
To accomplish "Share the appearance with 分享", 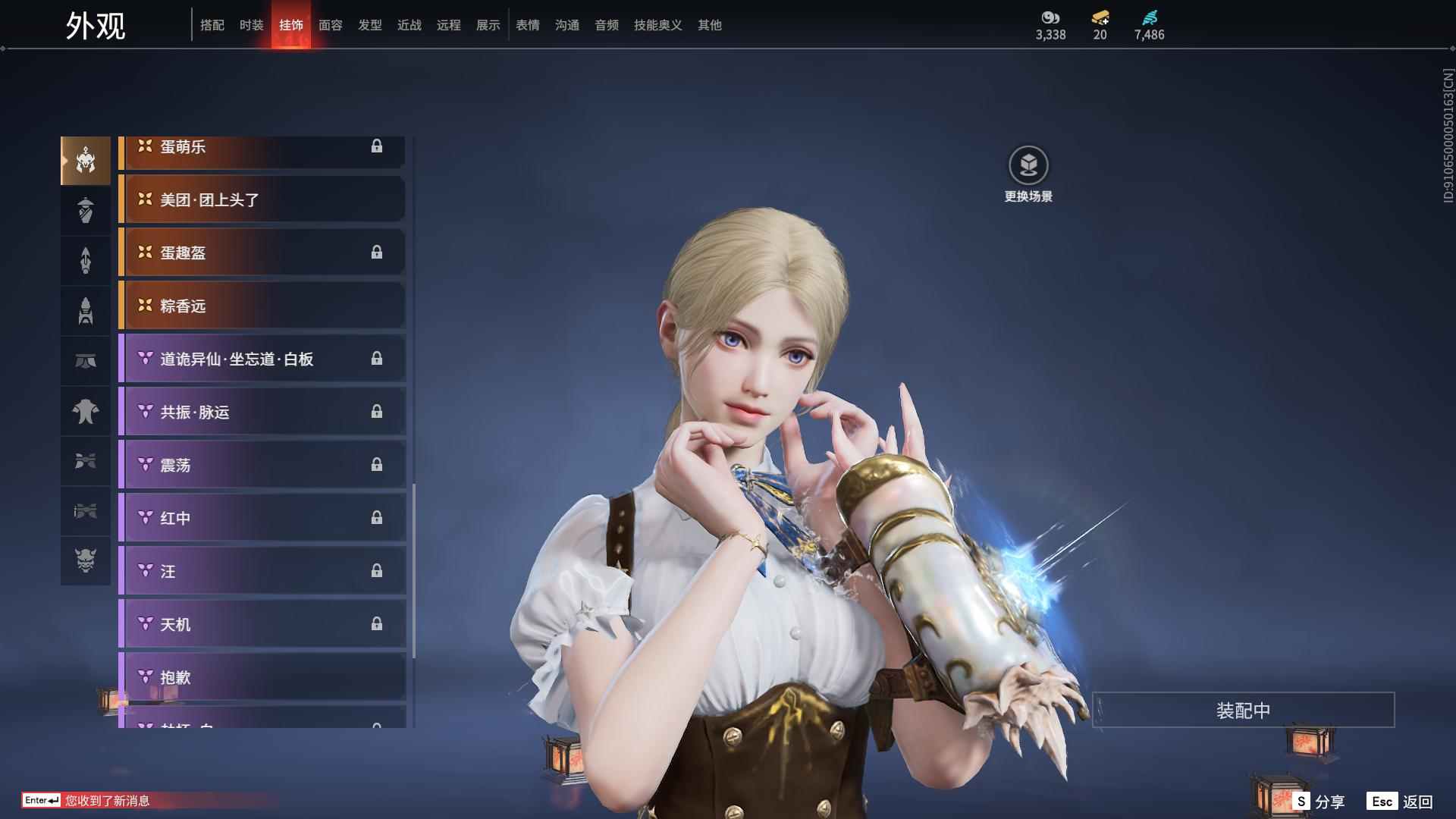I will (1319, 802).
